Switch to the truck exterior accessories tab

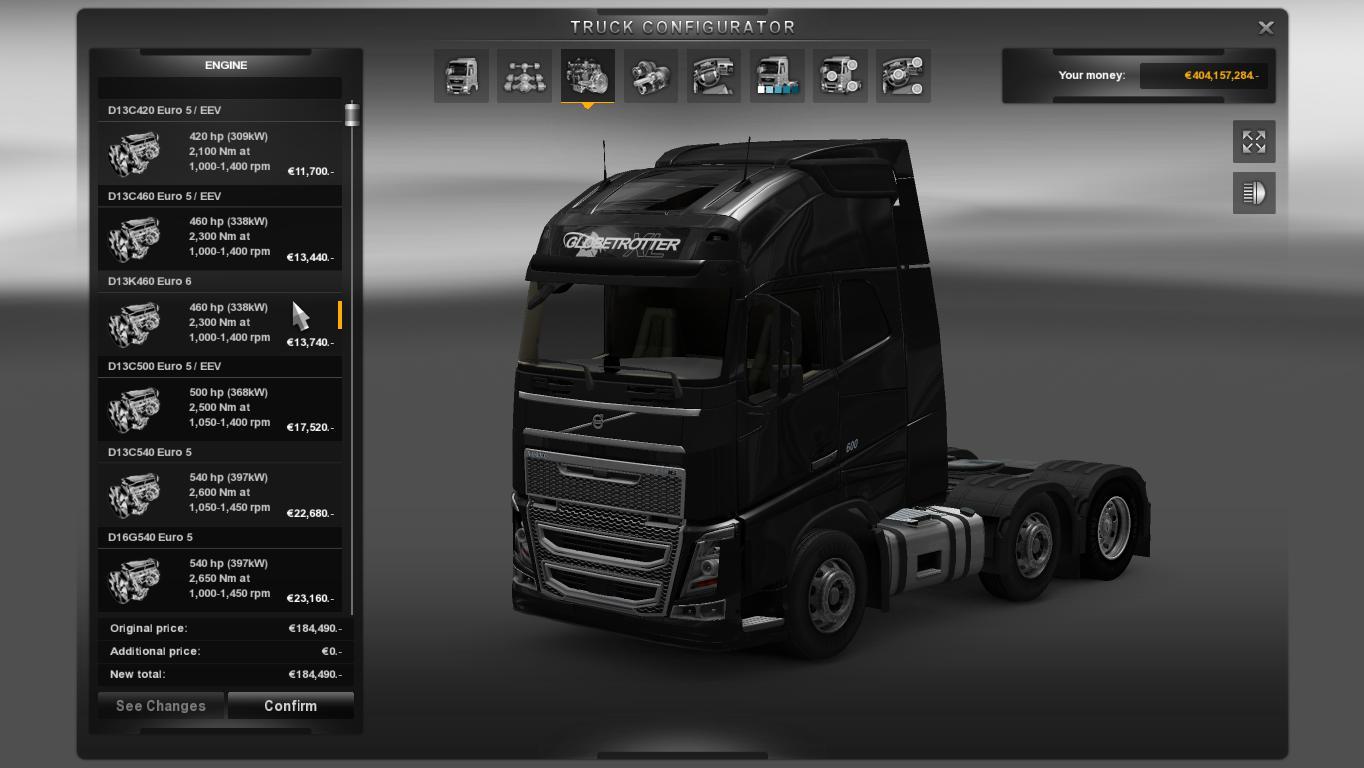click(840, 76)
